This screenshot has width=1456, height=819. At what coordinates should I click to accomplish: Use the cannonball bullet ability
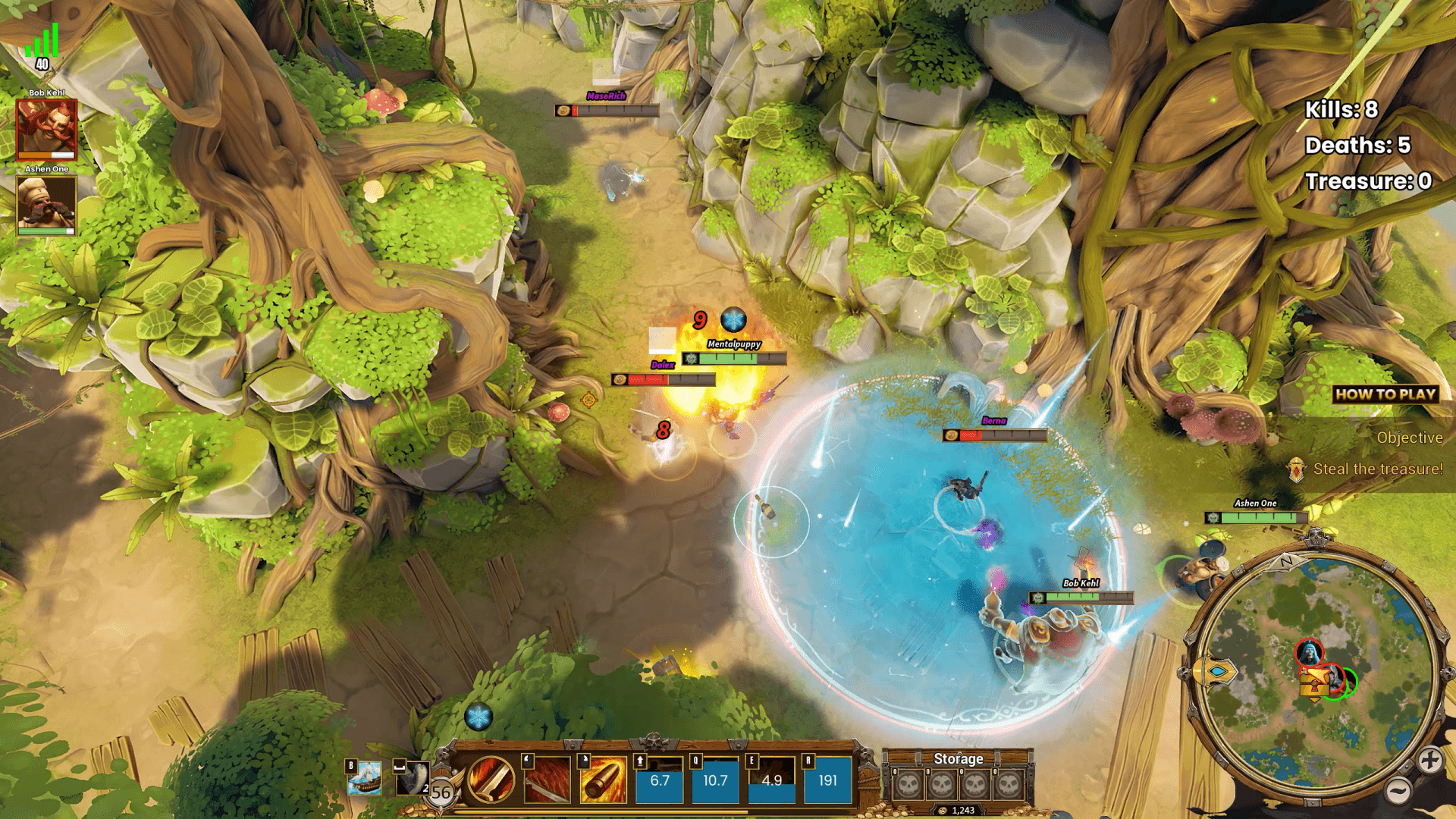(x=603, y=781)
